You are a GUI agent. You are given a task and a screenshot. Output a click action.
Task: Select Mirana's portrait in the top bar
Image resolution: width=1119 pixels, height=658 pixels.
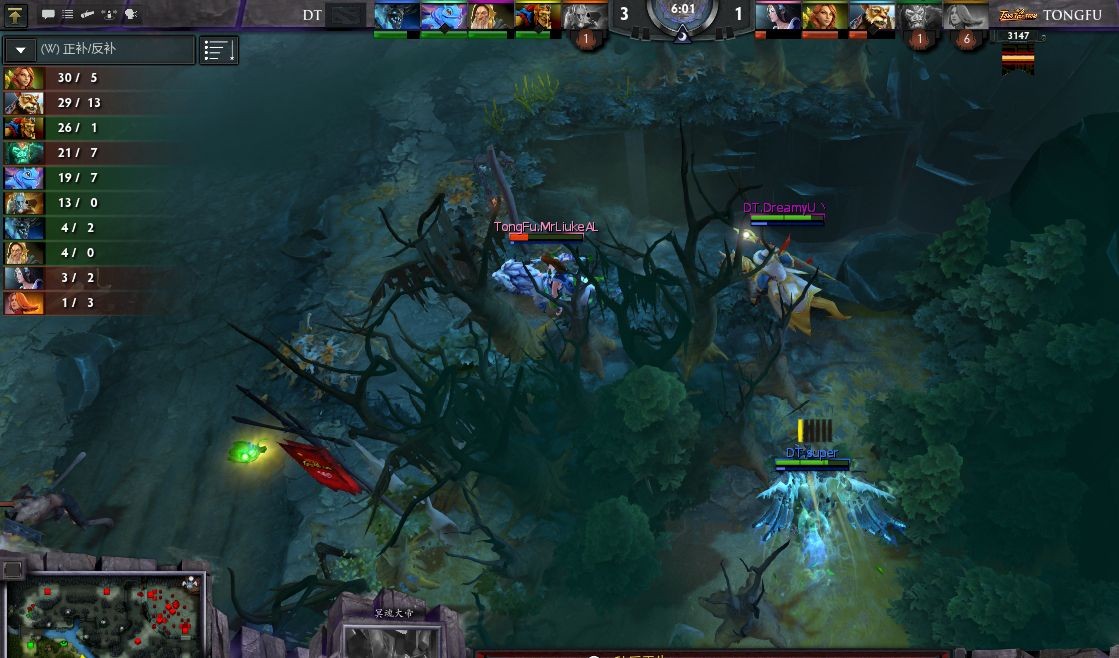(778, 17)
